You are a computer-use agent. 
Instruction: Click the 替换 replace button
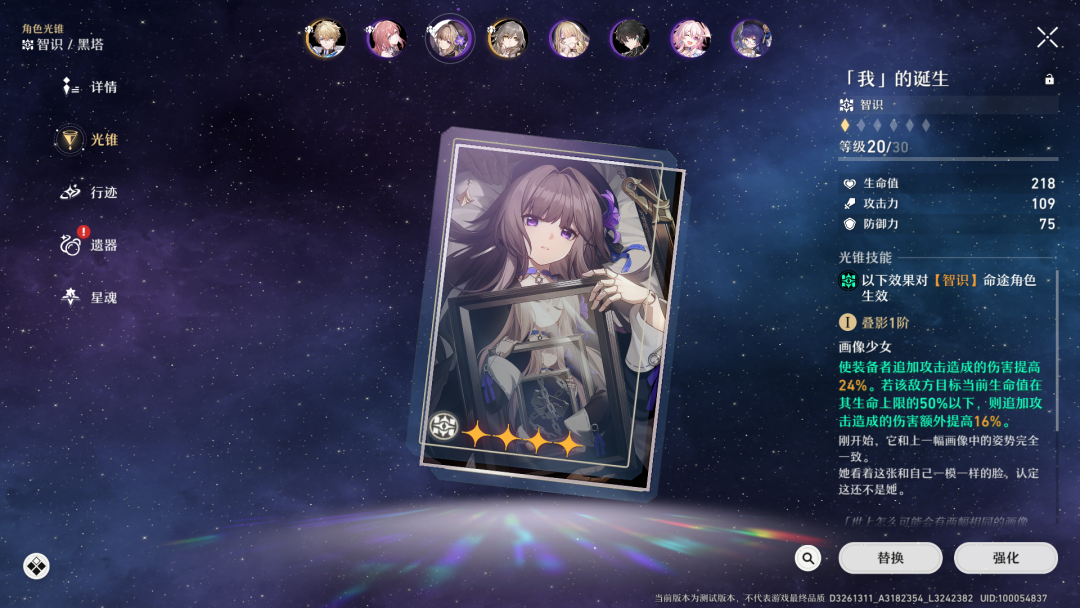click(x=890, y=558)
